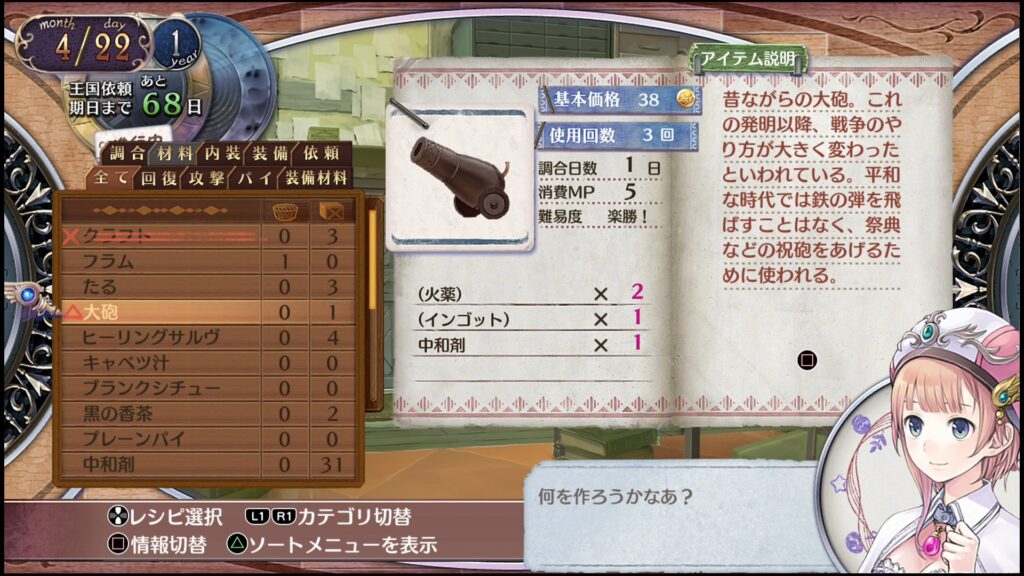Filter recipes by 回復 category
The width and height of the screenshot is (1024, 576).
(159, 179)
